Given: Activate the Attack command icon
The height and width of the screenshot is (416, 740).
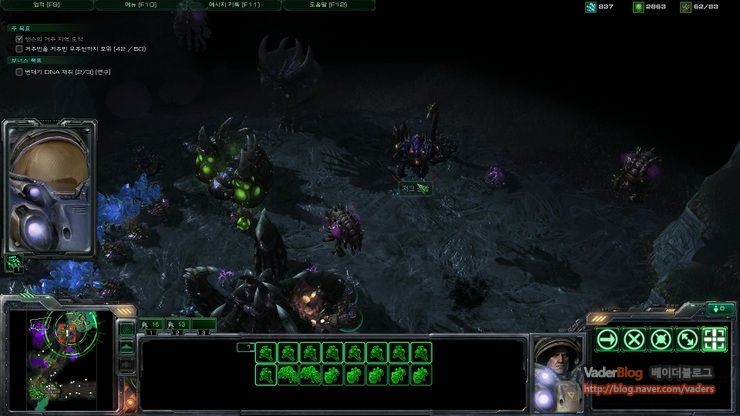Looking at the screenshot, I should pyautogui.click(x=714, y=339).
